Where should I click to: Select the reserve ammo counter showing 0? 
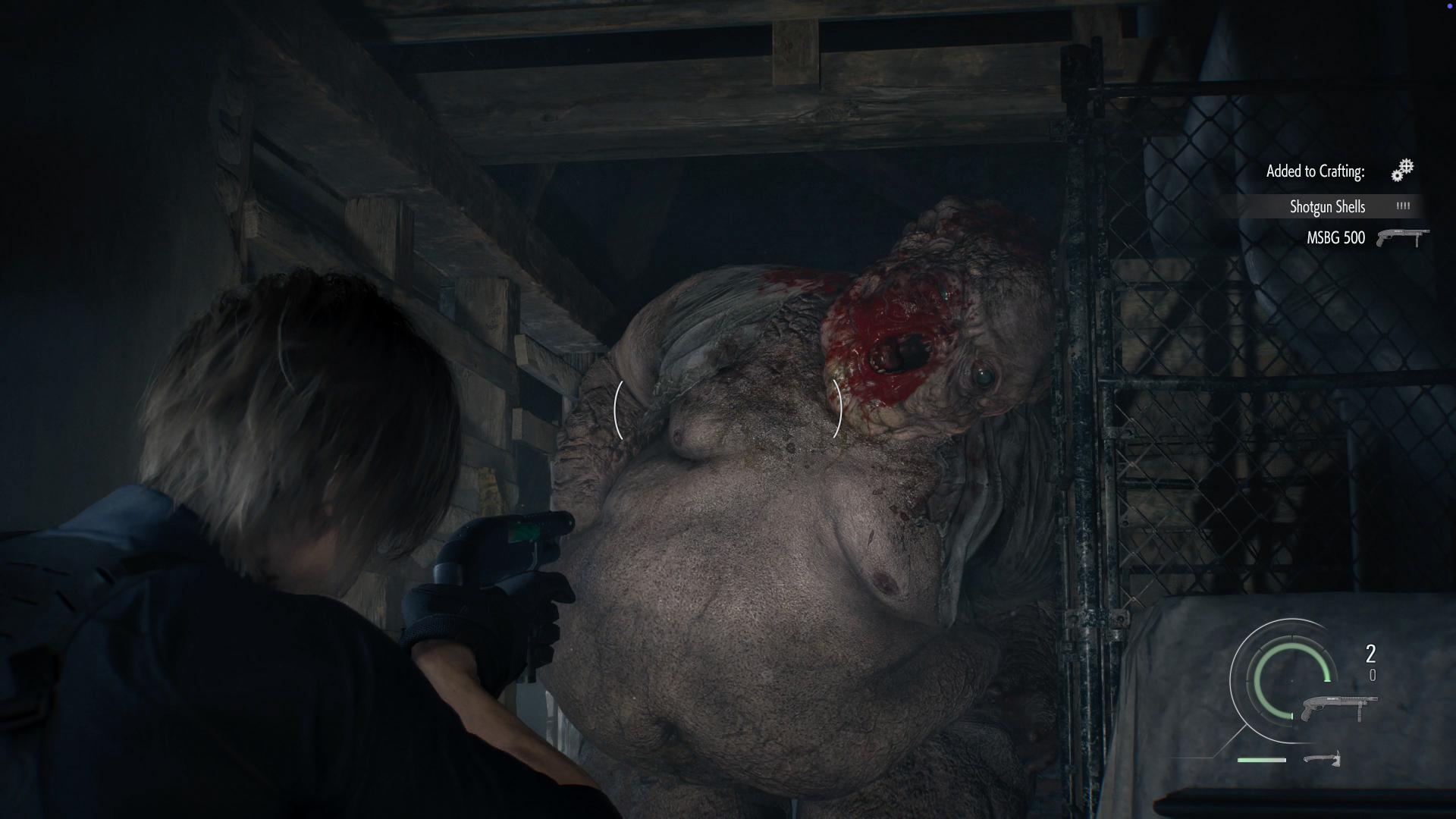(x=1372, y=675)
